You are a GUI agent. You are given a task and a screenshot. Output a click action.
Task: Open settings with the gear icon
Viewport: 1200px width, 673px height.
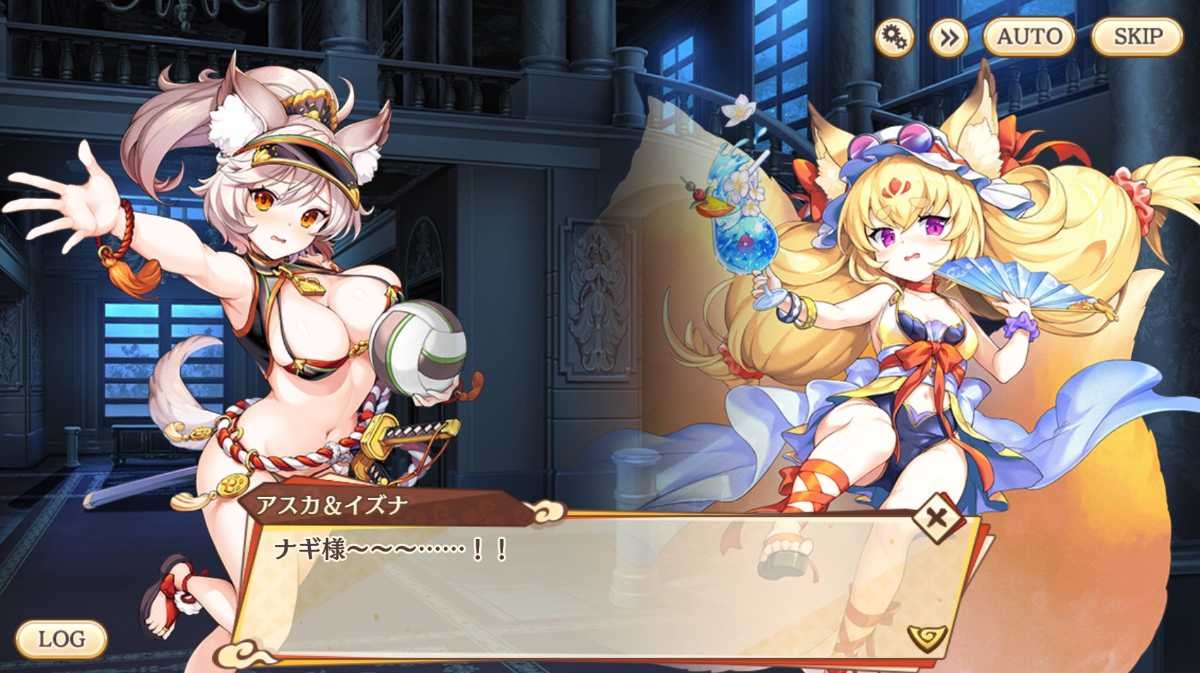[894, 37]
